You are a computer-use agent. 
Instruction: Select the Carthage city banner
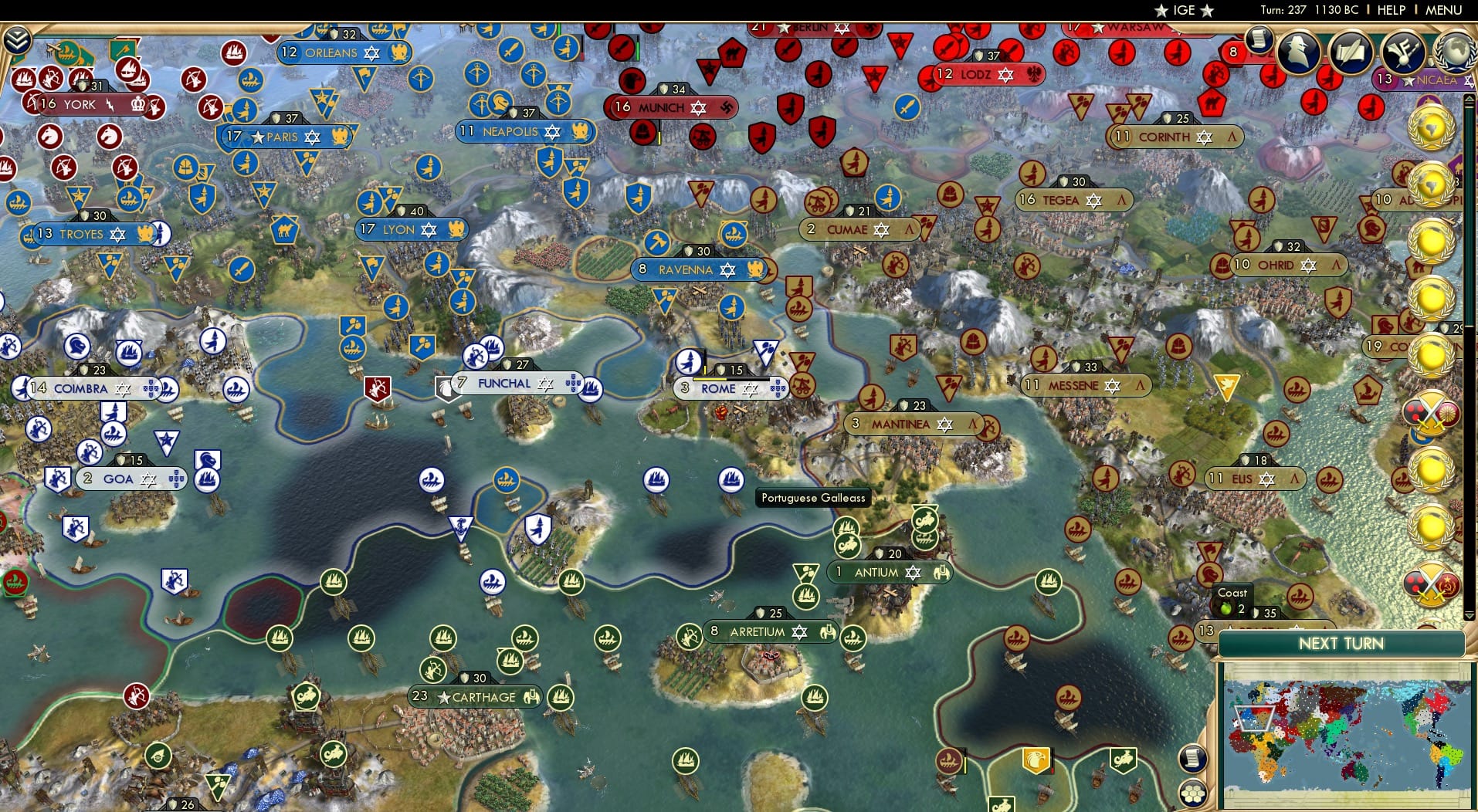[475, 697]
